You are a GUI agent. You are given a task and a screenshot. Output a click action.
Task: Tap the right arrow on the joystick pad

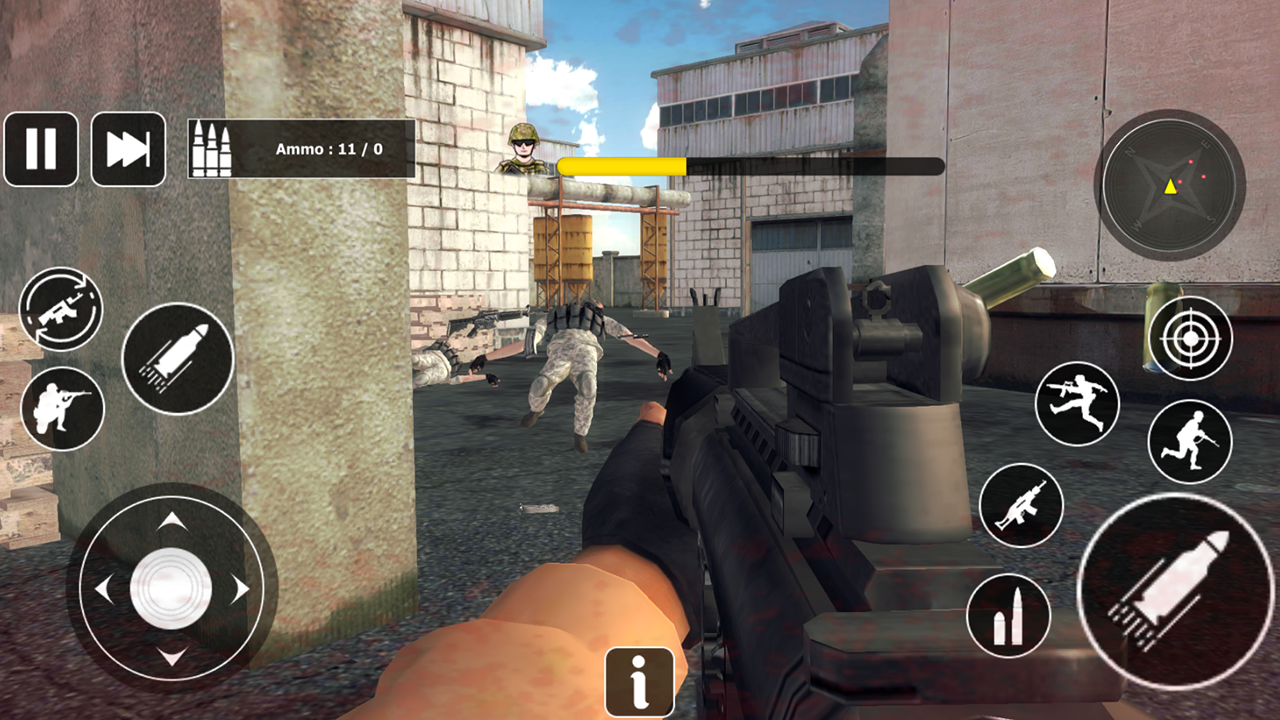pyautogui.click(x=240, y=590)
